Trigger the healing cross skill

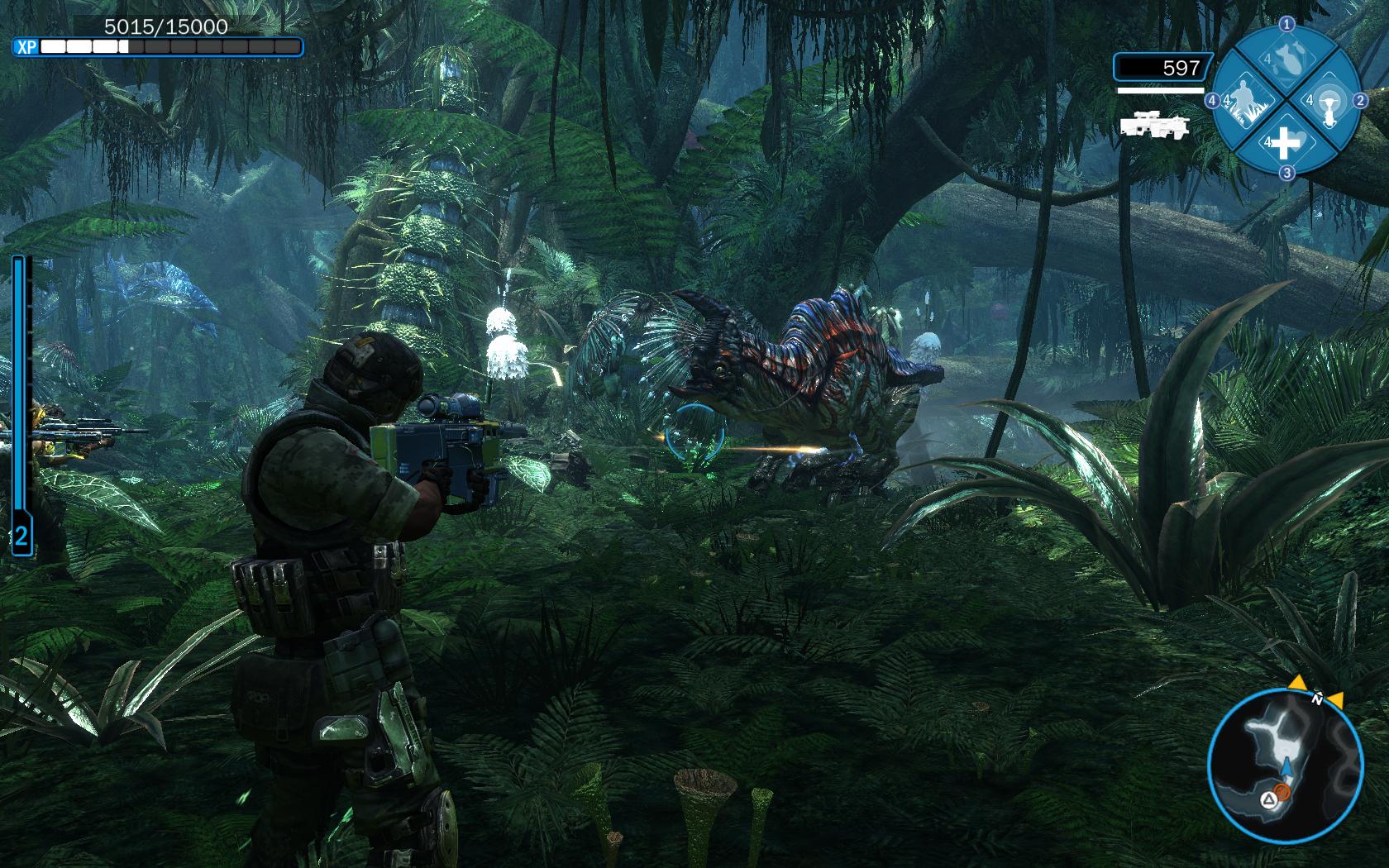point(1285,143)
